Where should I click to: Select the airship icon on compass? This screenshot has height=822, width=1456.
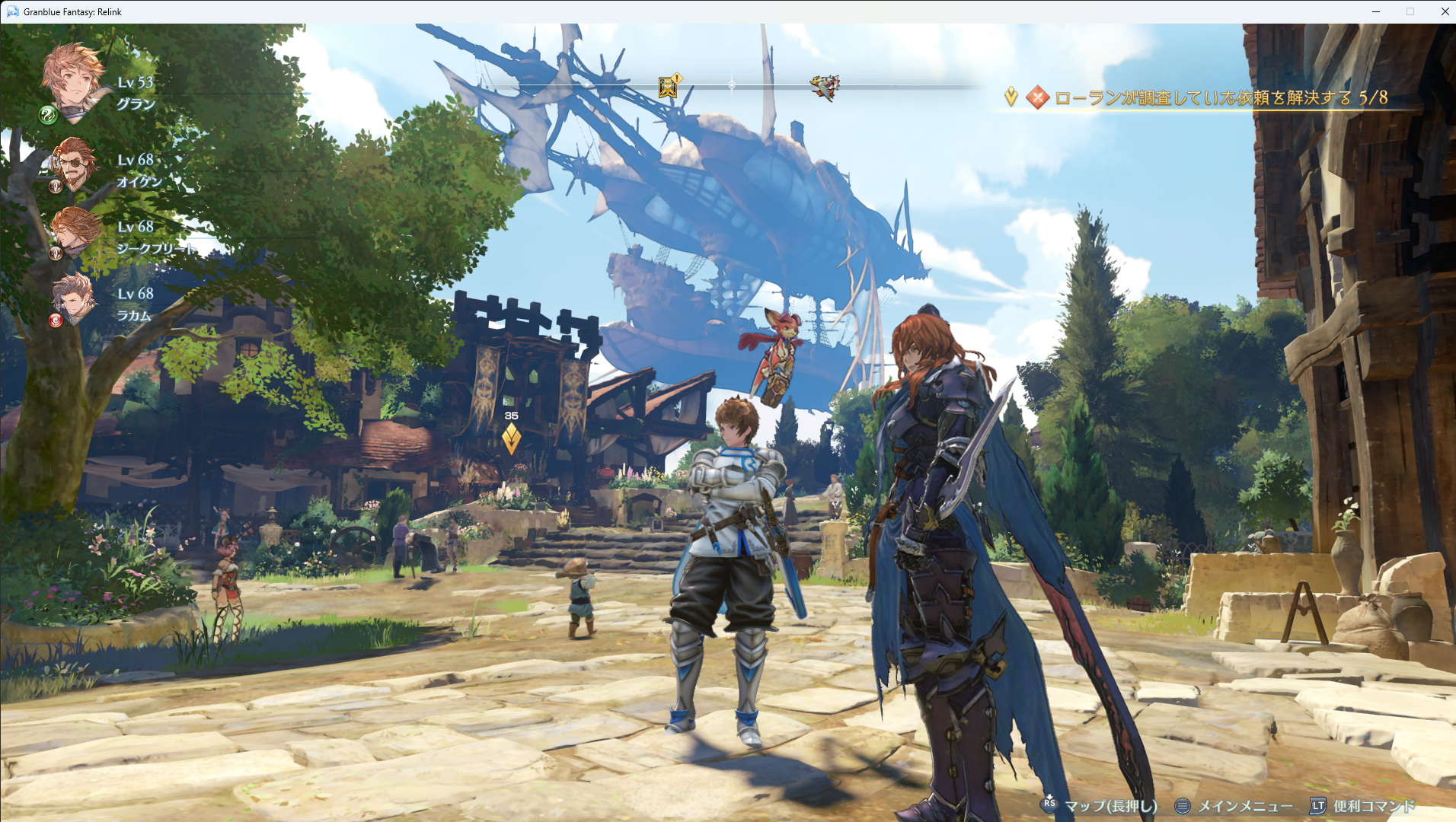click(825, 88)
